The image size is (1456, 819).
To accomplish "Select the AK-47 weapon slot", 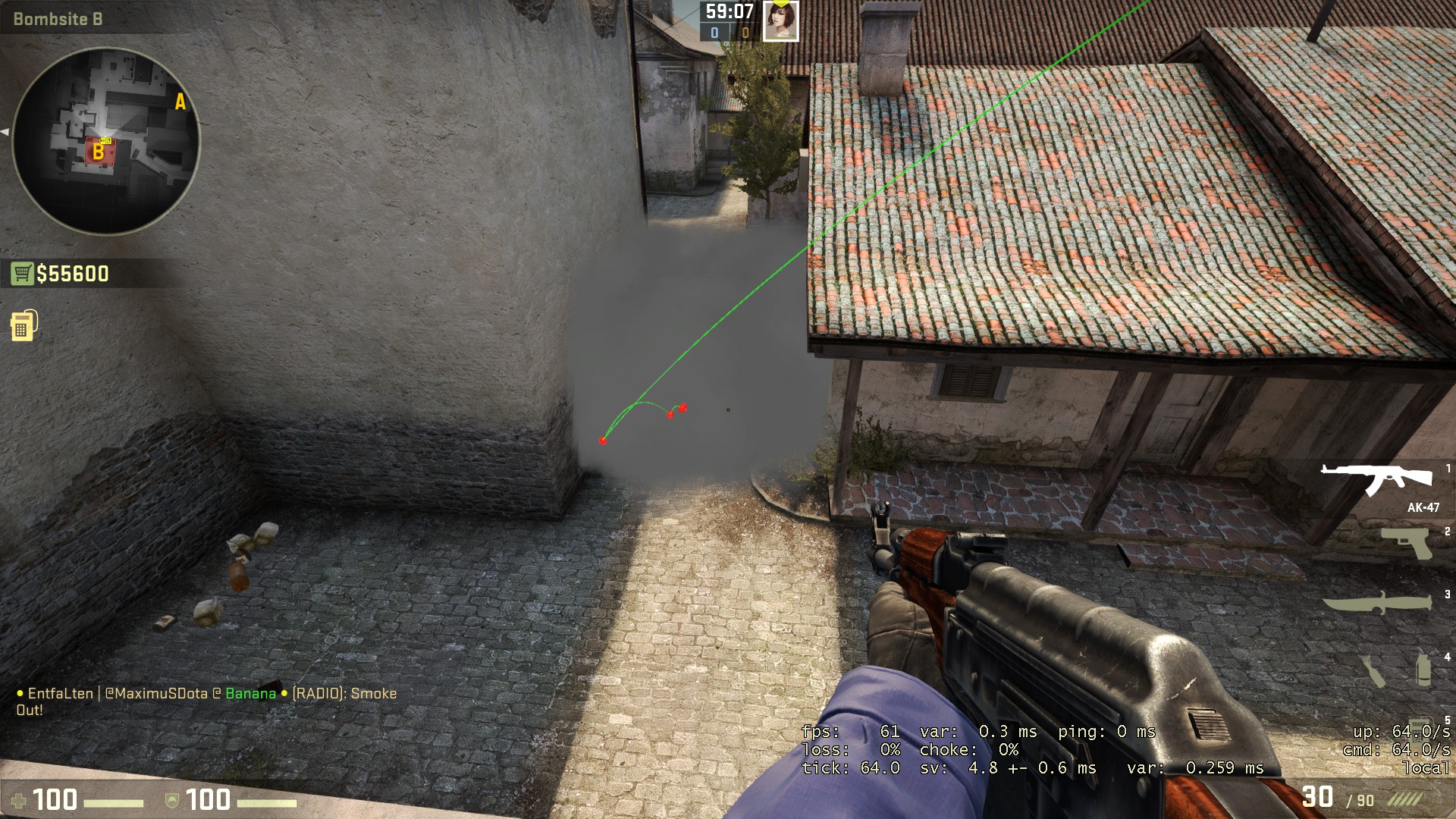I will (x=1376, y=479).
